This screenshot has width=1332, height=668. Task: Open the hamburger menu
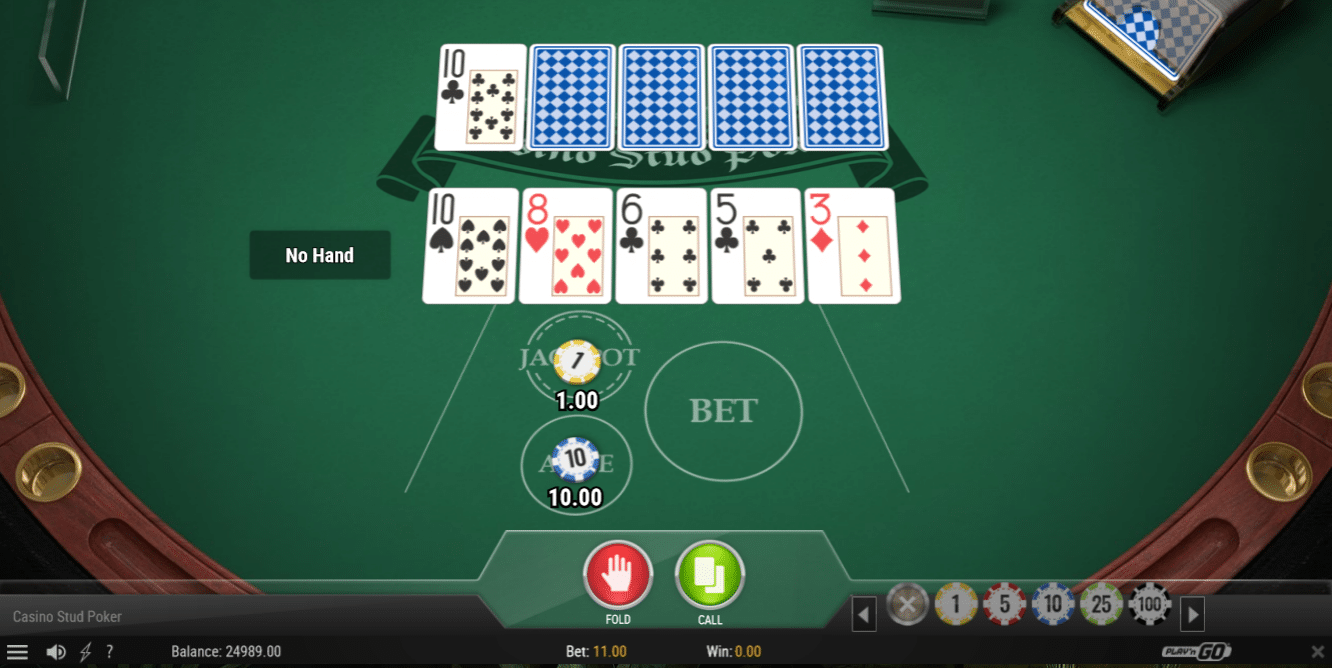[x=18, y=652]
